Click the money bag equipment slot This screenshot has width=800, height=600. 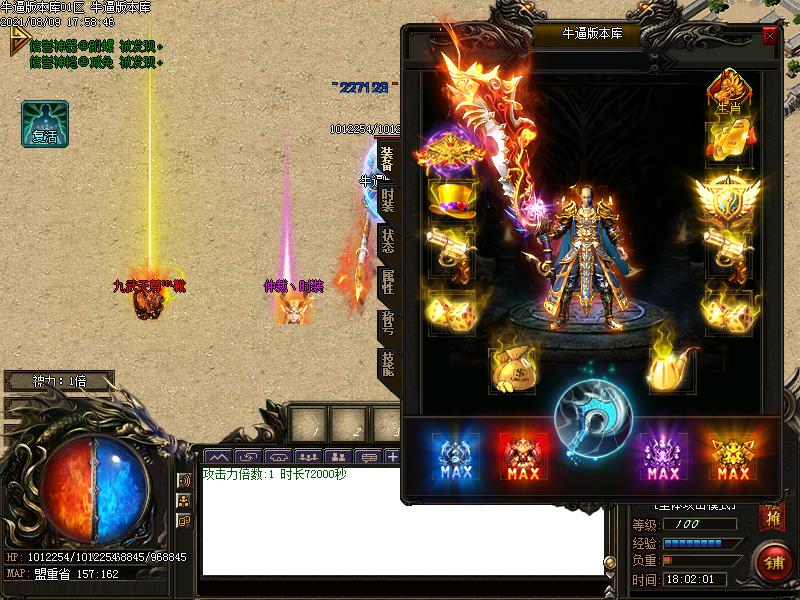pyautogui.click(x=511, y=369)
